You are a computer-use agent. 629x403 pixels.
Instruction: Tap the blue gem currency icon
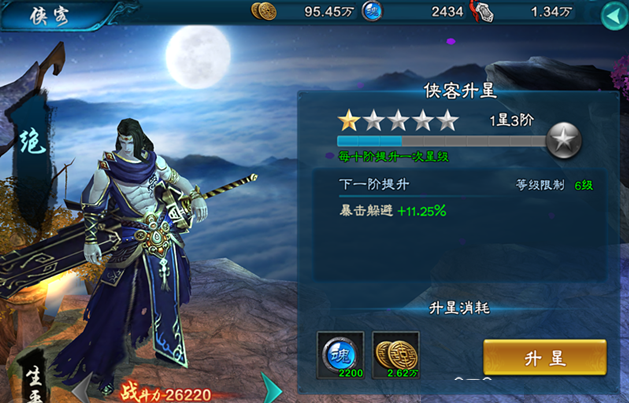(371, 12)
